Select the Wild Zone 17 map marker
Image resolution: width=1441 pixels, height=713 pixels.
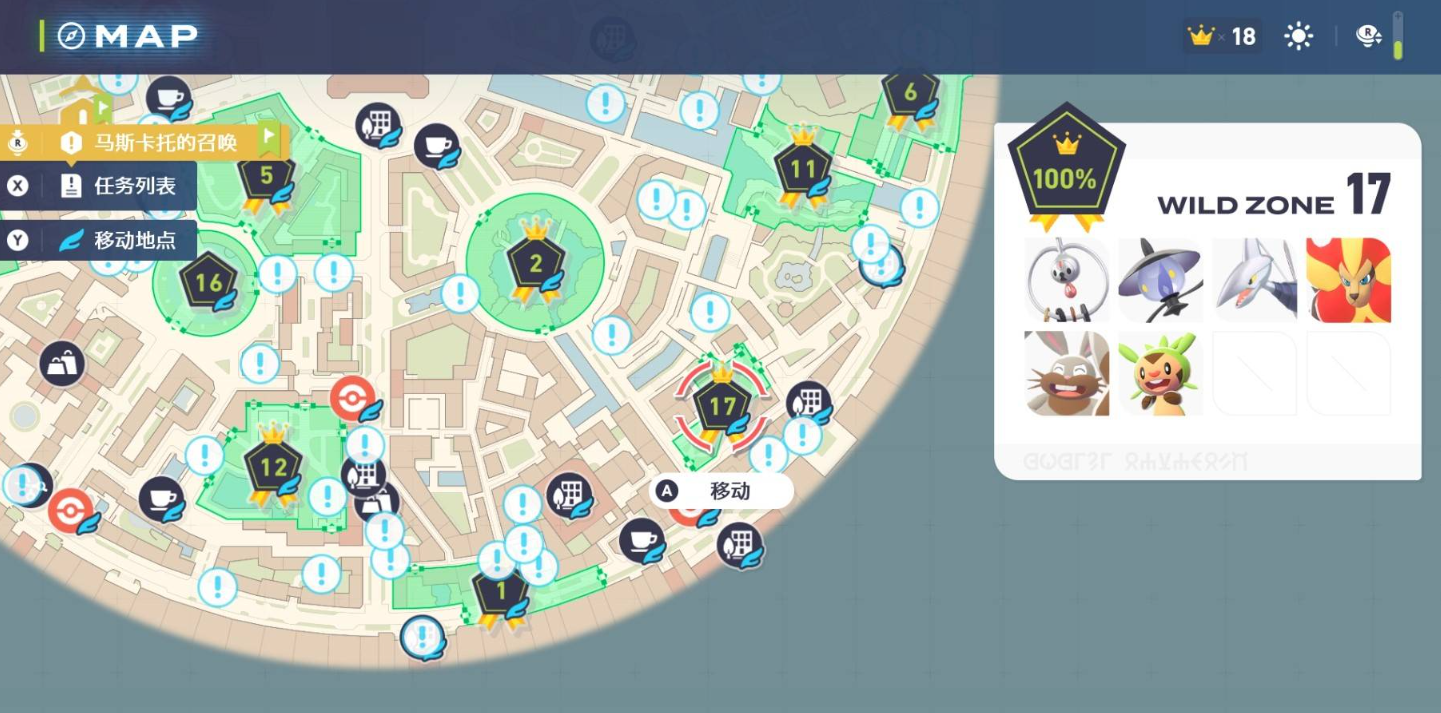(722, 406)
